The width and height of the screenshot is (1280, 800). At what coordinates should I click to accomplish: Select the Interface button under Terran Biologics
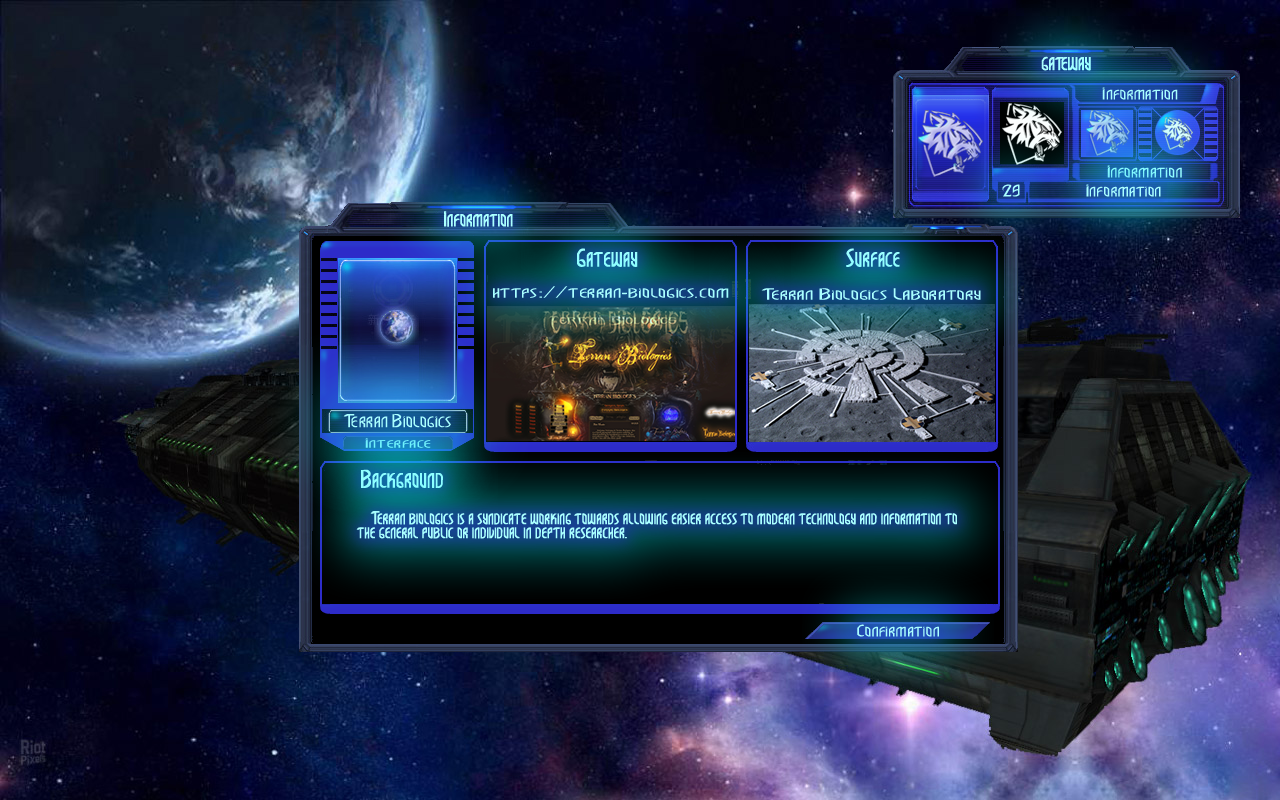tap(397, 443)
